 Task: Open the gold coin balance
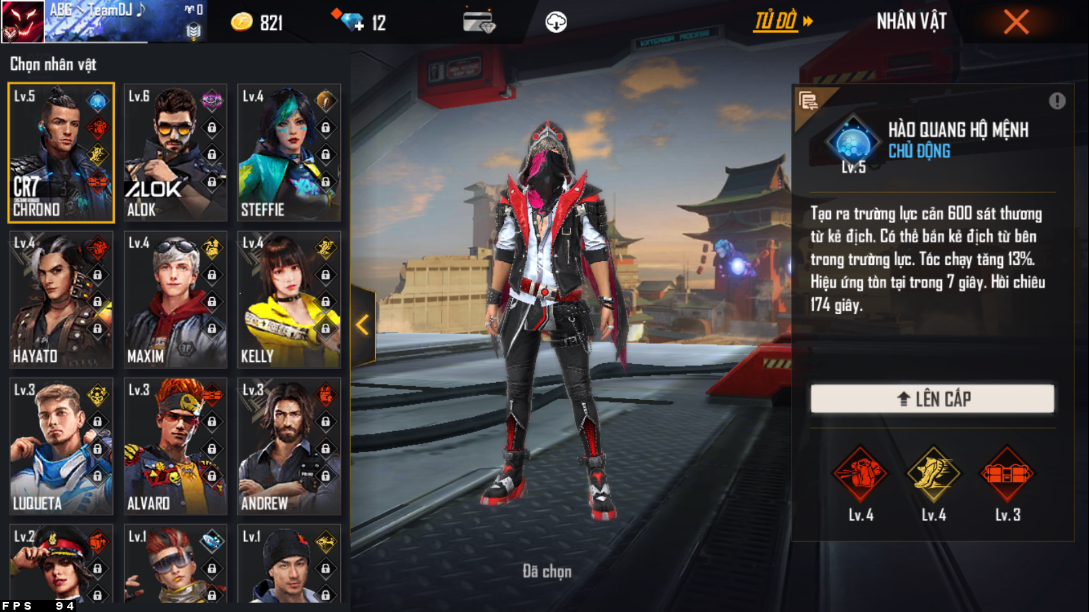pos(257,22)
